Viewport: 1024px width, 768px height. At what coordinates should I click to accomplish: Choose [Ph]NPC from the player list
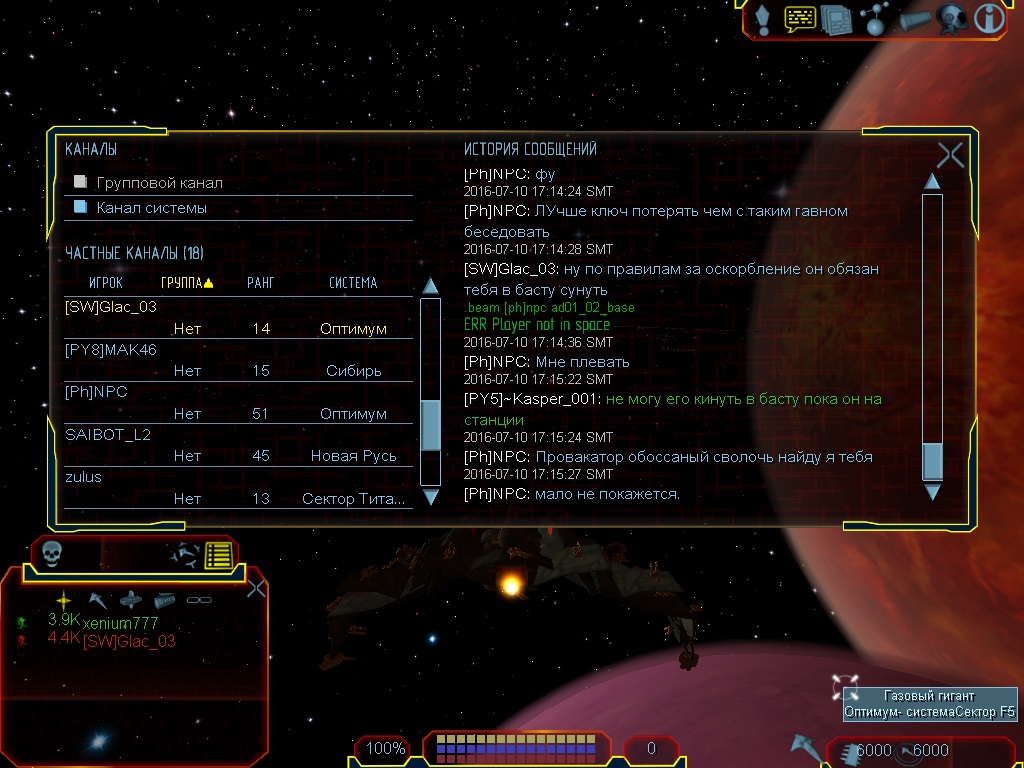coord(96,392)
